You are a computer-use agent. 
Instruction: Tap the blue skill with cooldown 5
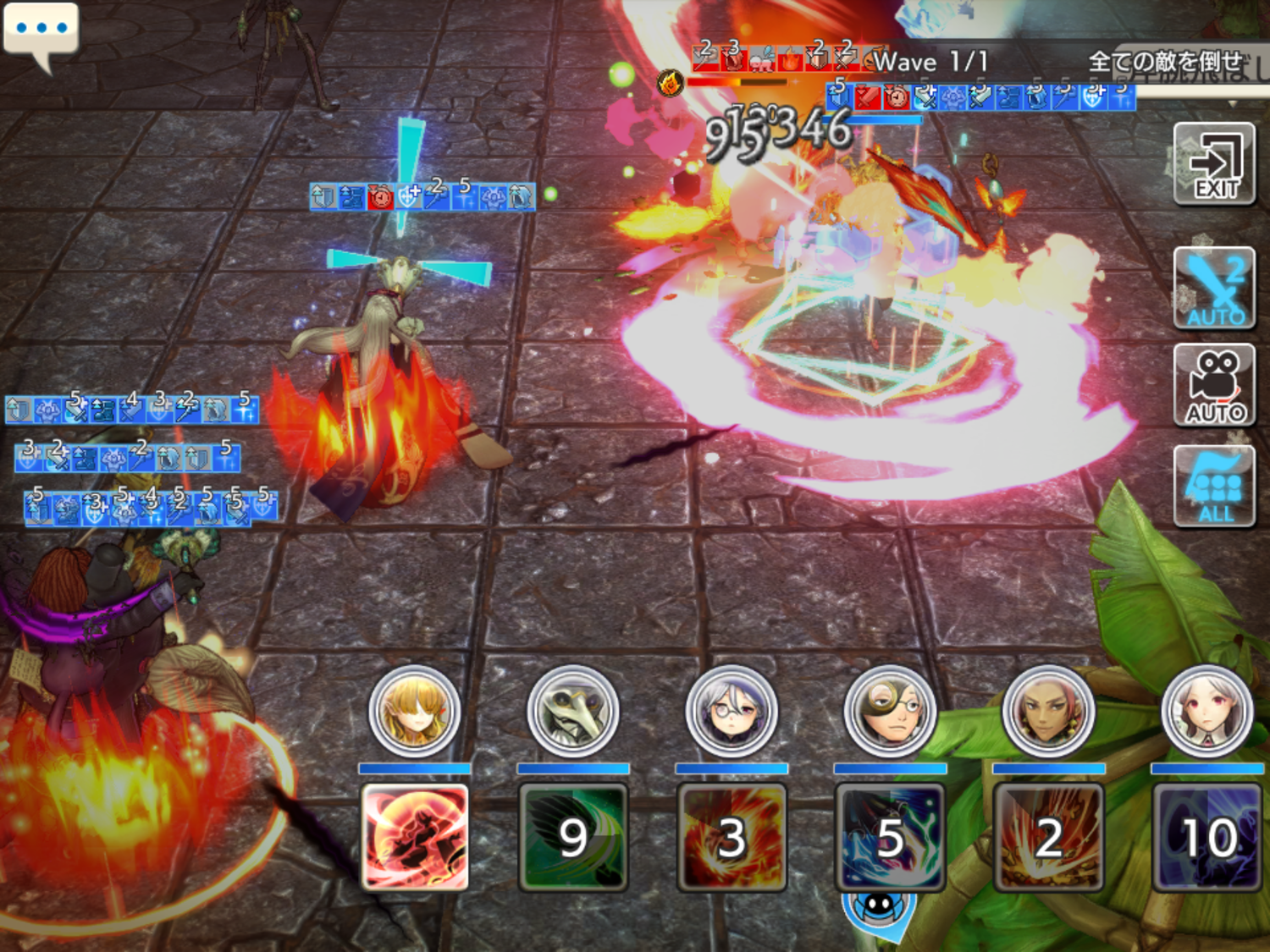[890, 838]
